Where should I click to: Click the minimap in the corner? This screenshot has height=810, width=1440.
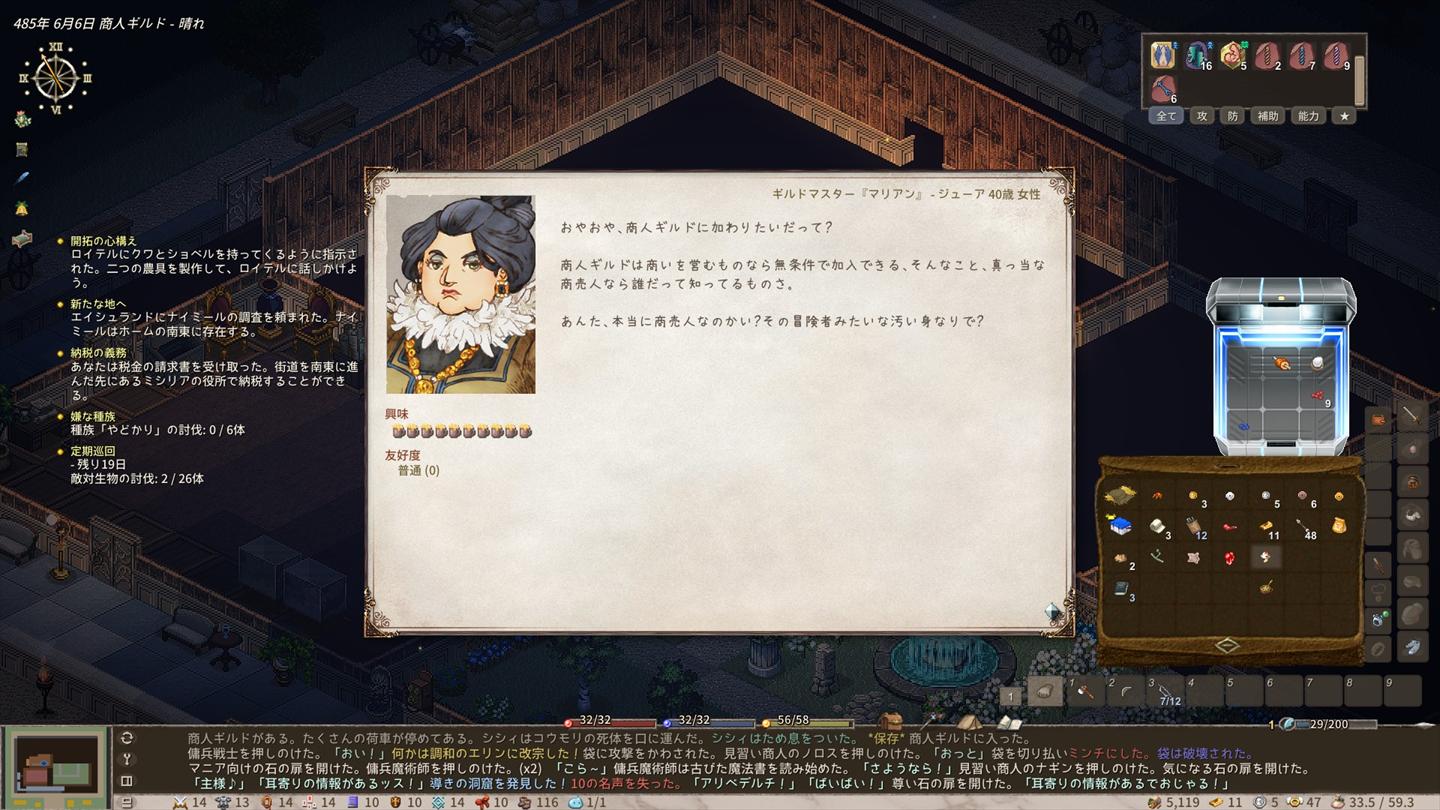click(x=56, y=764)
